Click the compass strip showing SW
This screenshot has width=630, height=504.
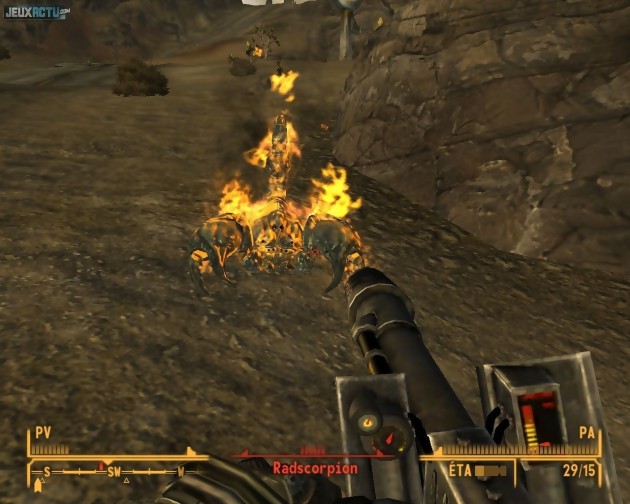pyautogui.click(x=112, y=470)
